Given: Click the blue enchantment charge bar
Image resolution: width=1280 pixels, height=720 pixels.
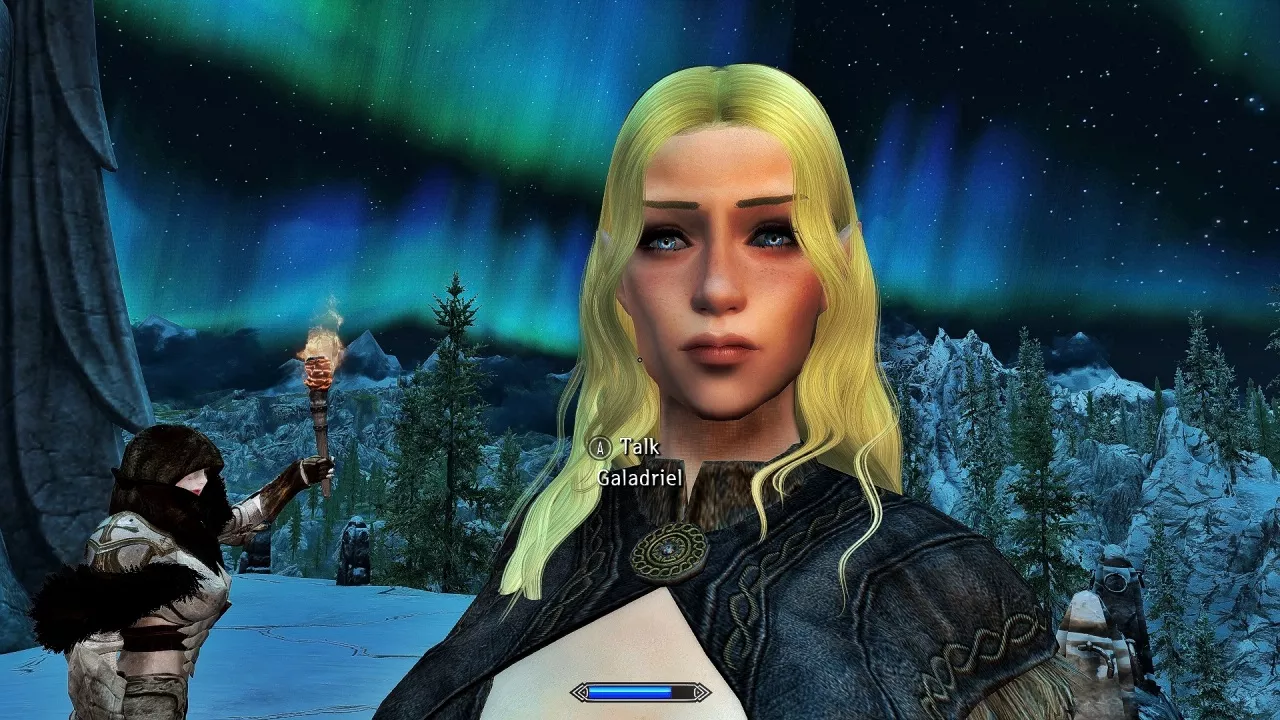Looking at the screenshot, I should point(630,692).
